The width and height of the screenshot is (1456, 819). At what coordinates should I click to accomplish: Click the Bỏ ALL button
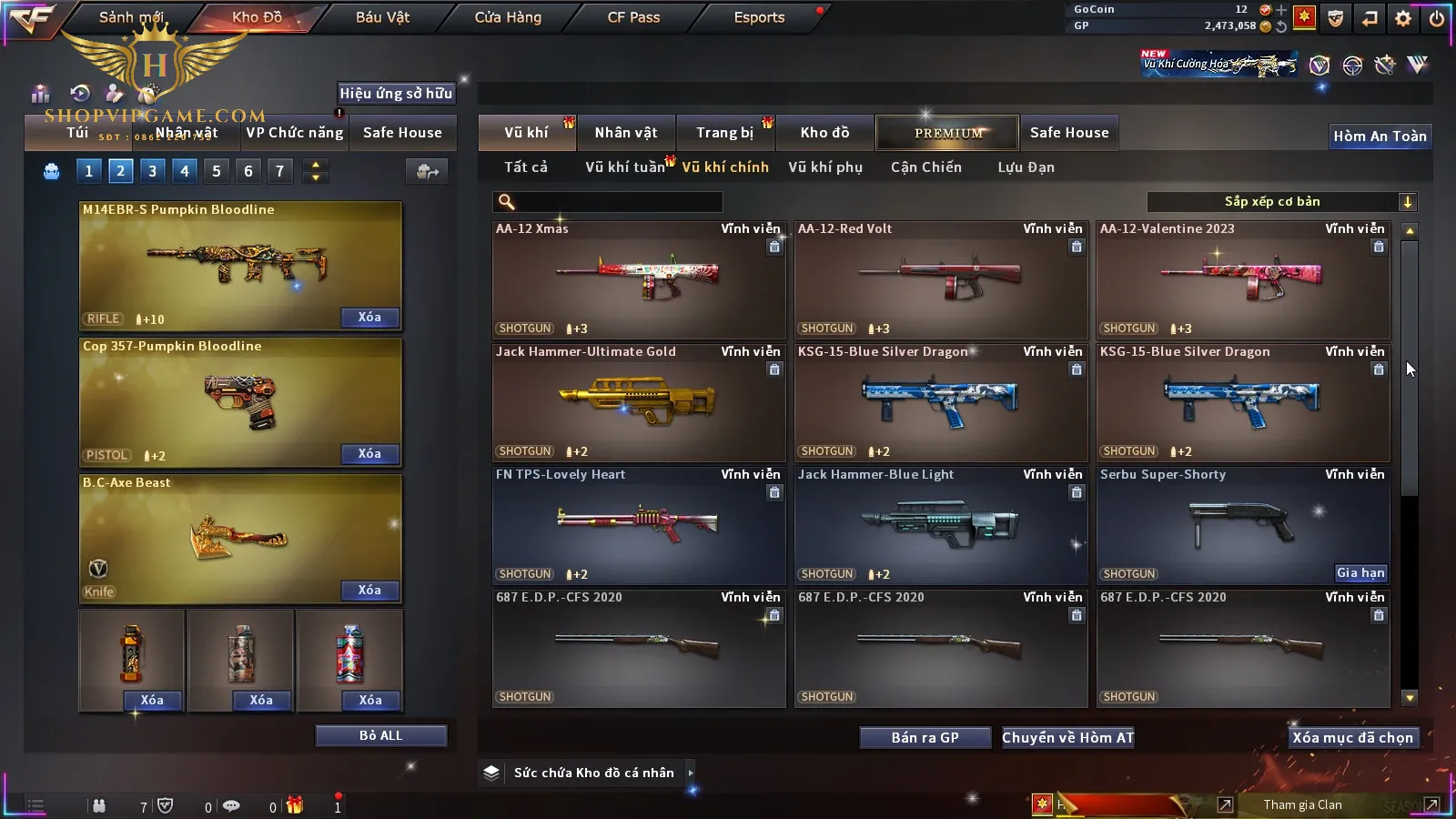pyautogui.click(x=380, y=735)
